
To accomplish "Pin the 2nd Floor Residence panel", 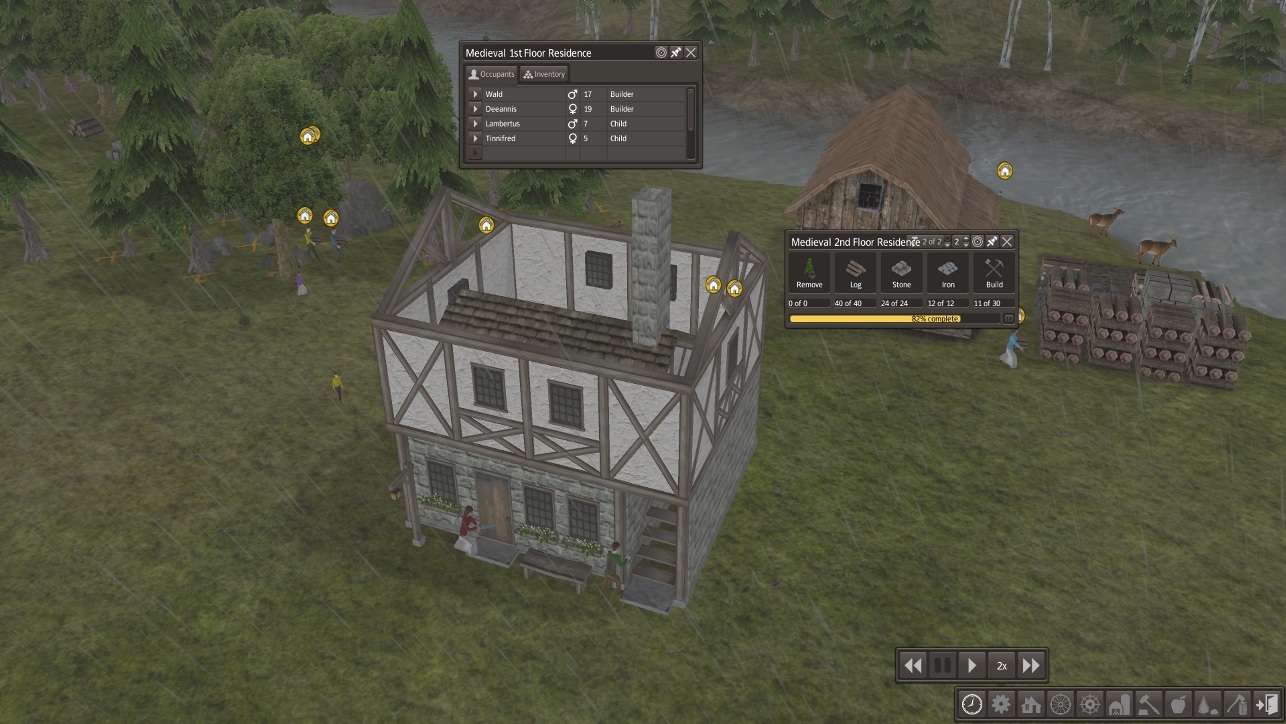I will [x=992, y=242].
